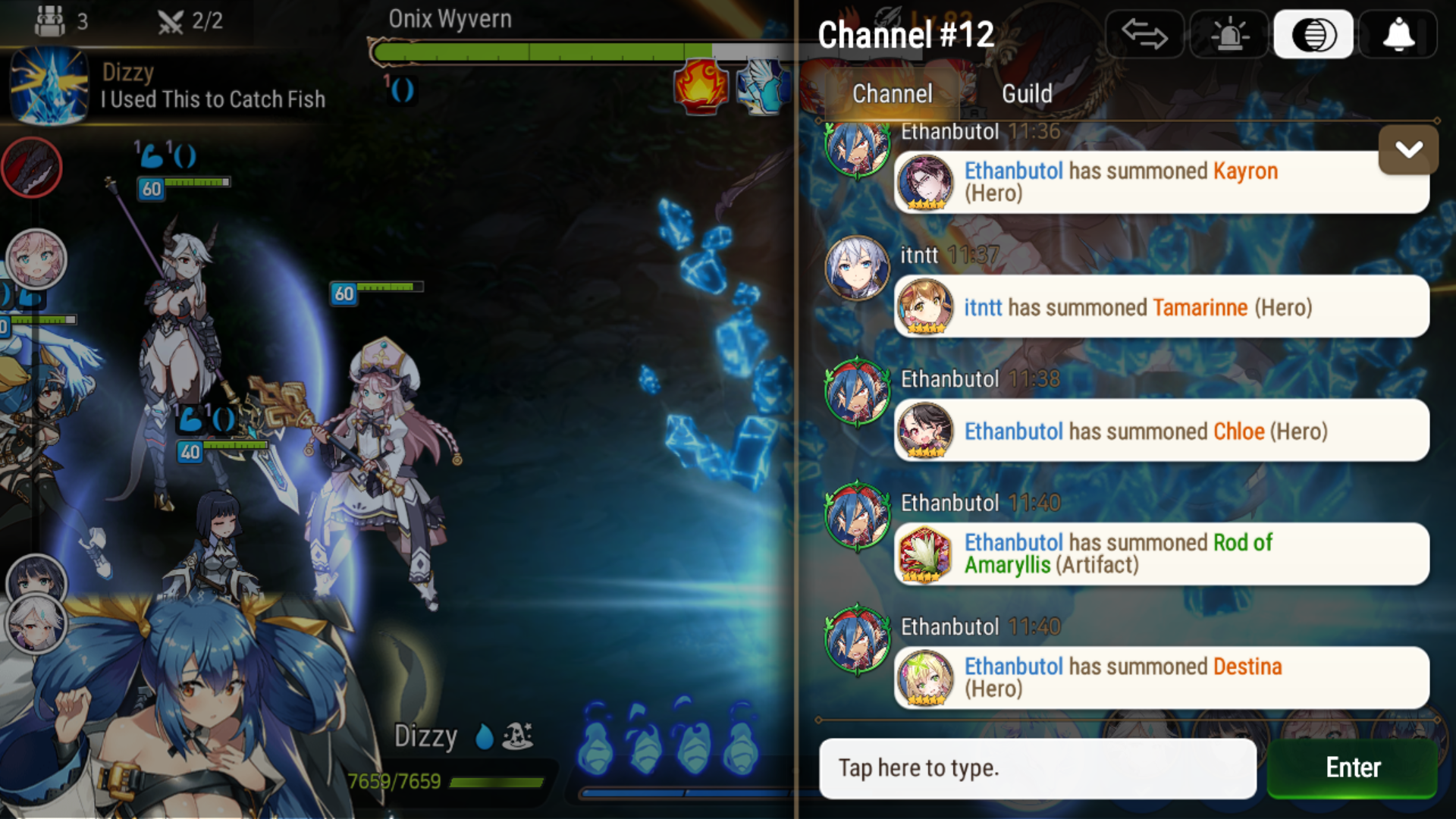Select the boss portrait on the left edge
Image resolution: width=1456 pixels, height=819 pixels.
coord(32,168)
